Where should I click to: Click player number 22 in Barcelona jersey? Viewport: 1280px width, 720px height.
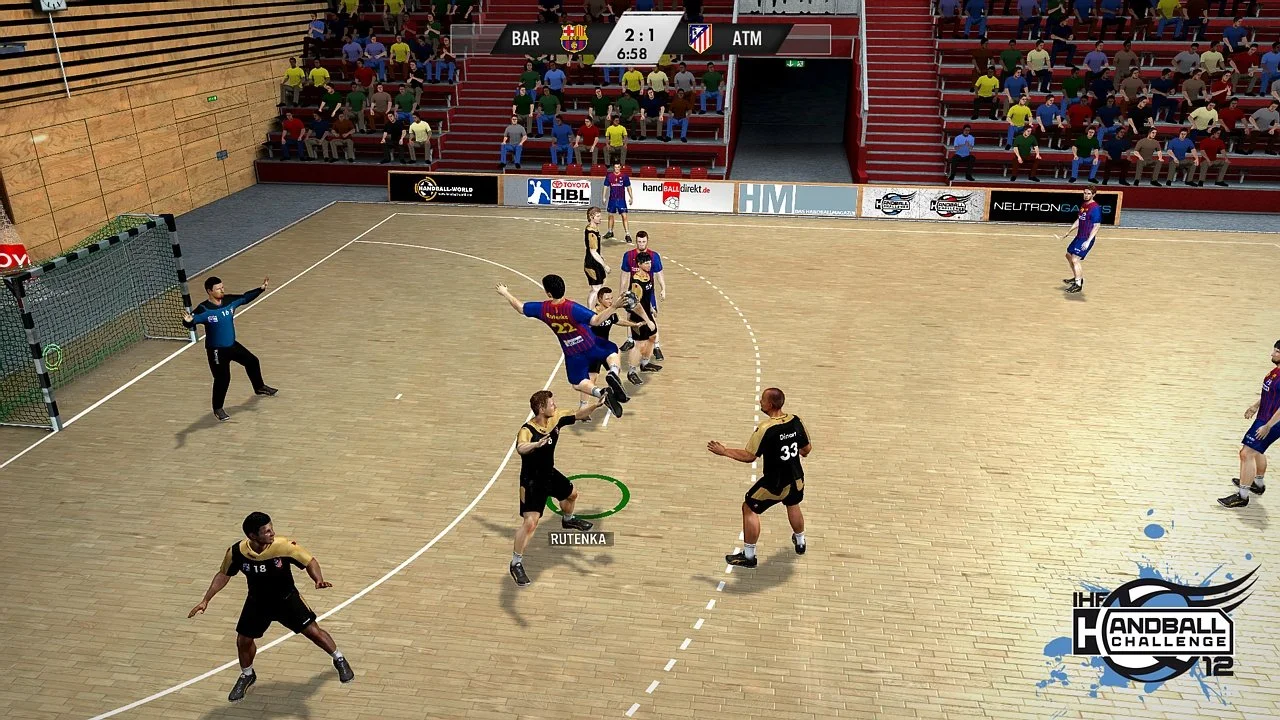click(x=563, y=328)
